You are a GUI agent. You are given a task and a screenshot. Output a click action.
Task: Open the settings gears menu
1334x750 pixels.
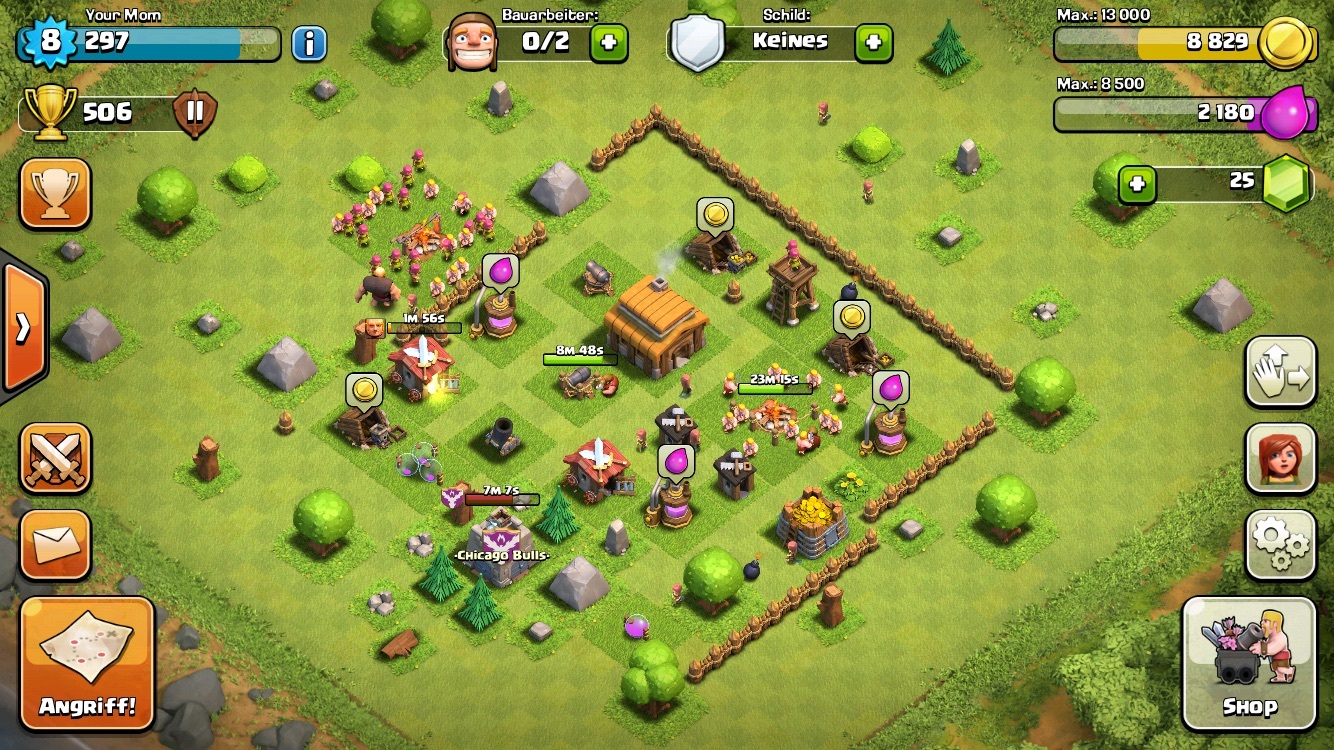1280,545
